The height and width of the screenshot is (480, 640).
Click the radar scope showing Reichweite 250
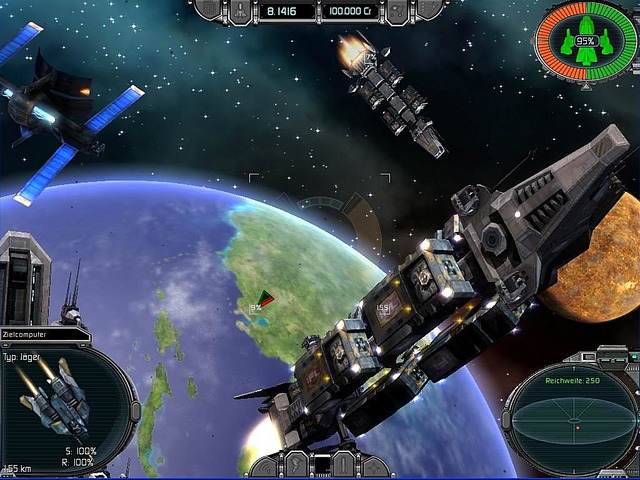pos(572,422)
